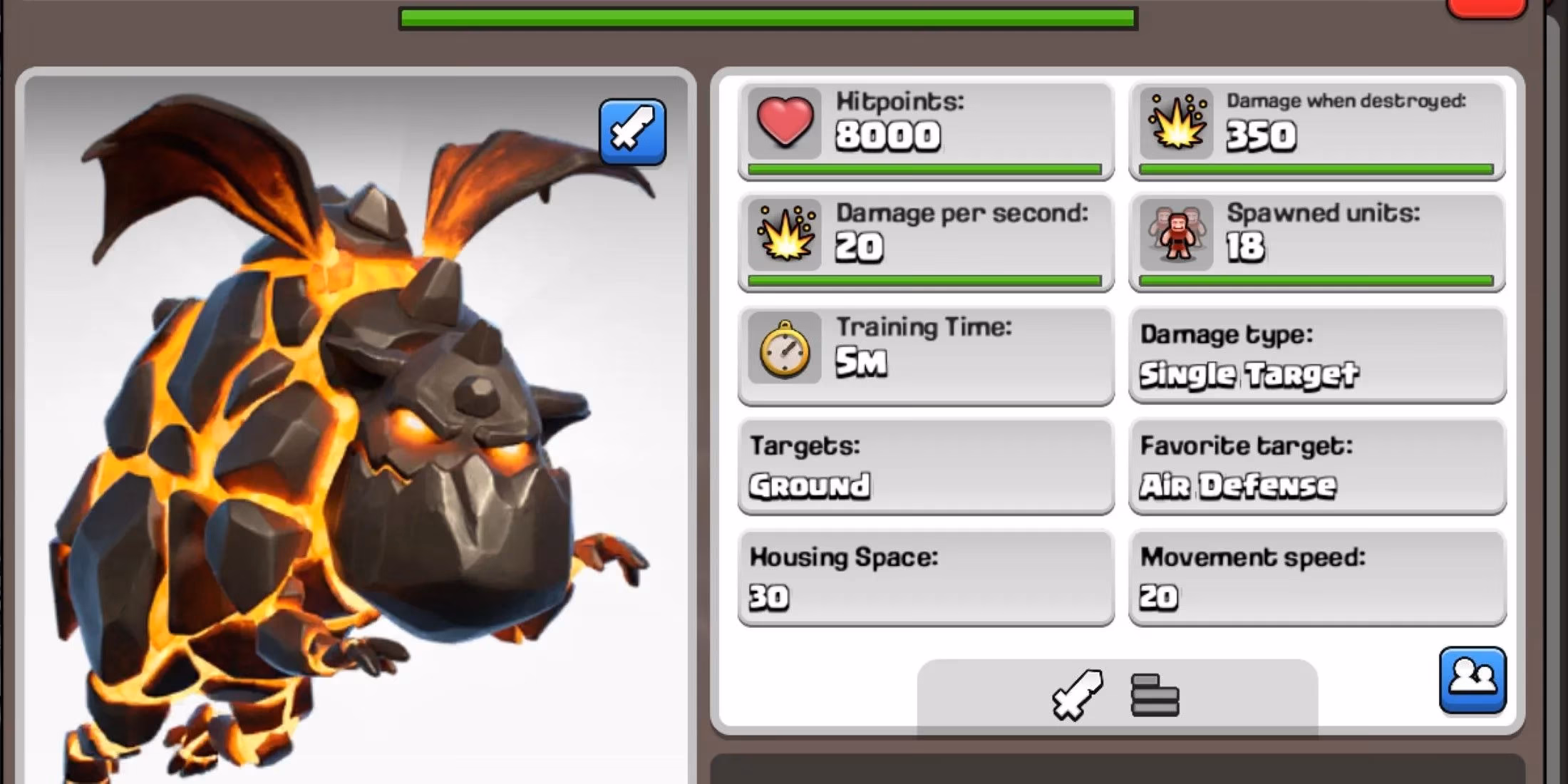This screenshot has height=784, width=1568.
Task: Select the heart Hitpoints icon
Action: (x=784, y=121)
